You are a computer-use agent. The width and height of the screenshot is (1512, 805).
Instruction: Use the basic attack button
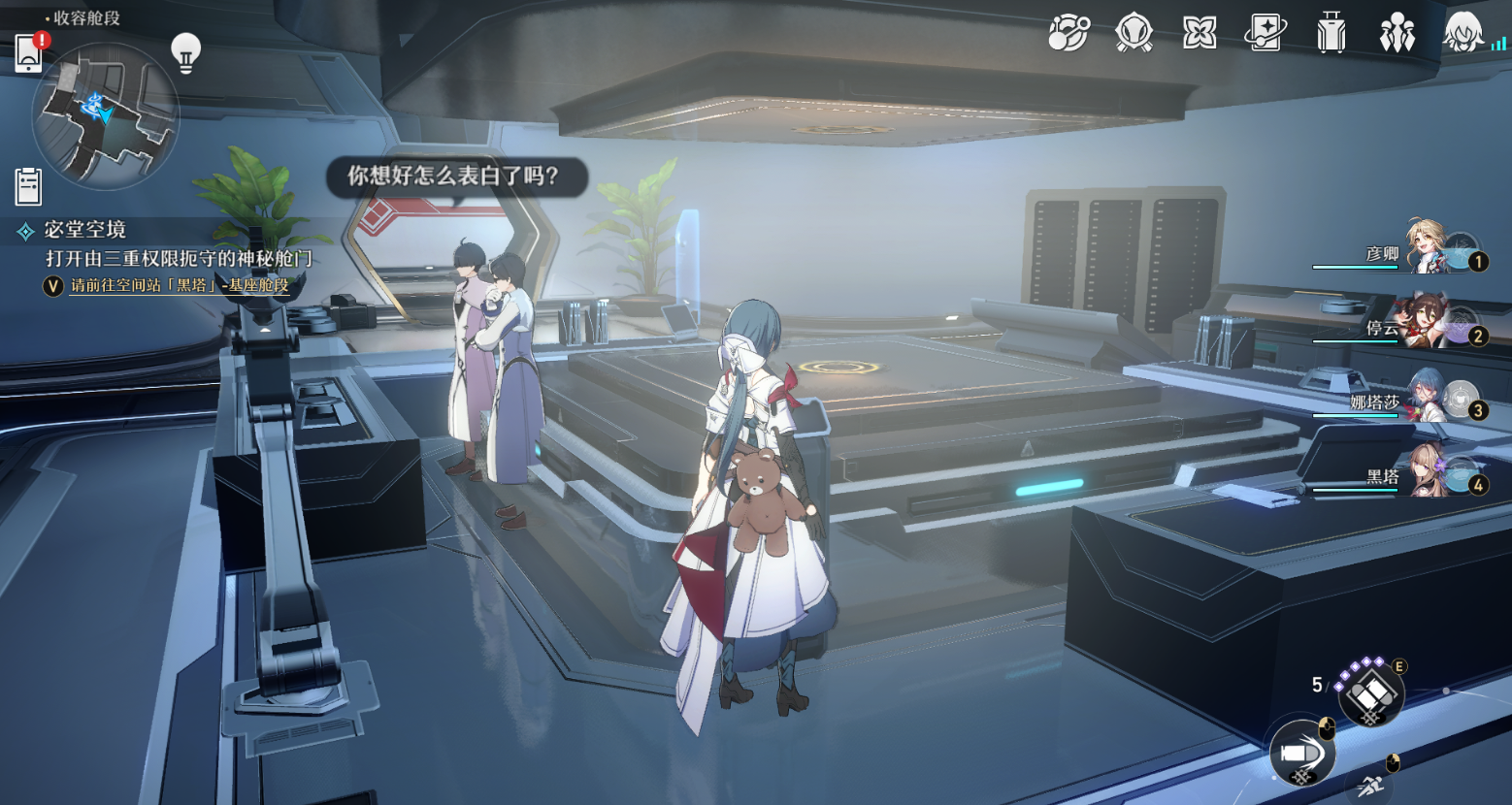(x=1301, y=753)
